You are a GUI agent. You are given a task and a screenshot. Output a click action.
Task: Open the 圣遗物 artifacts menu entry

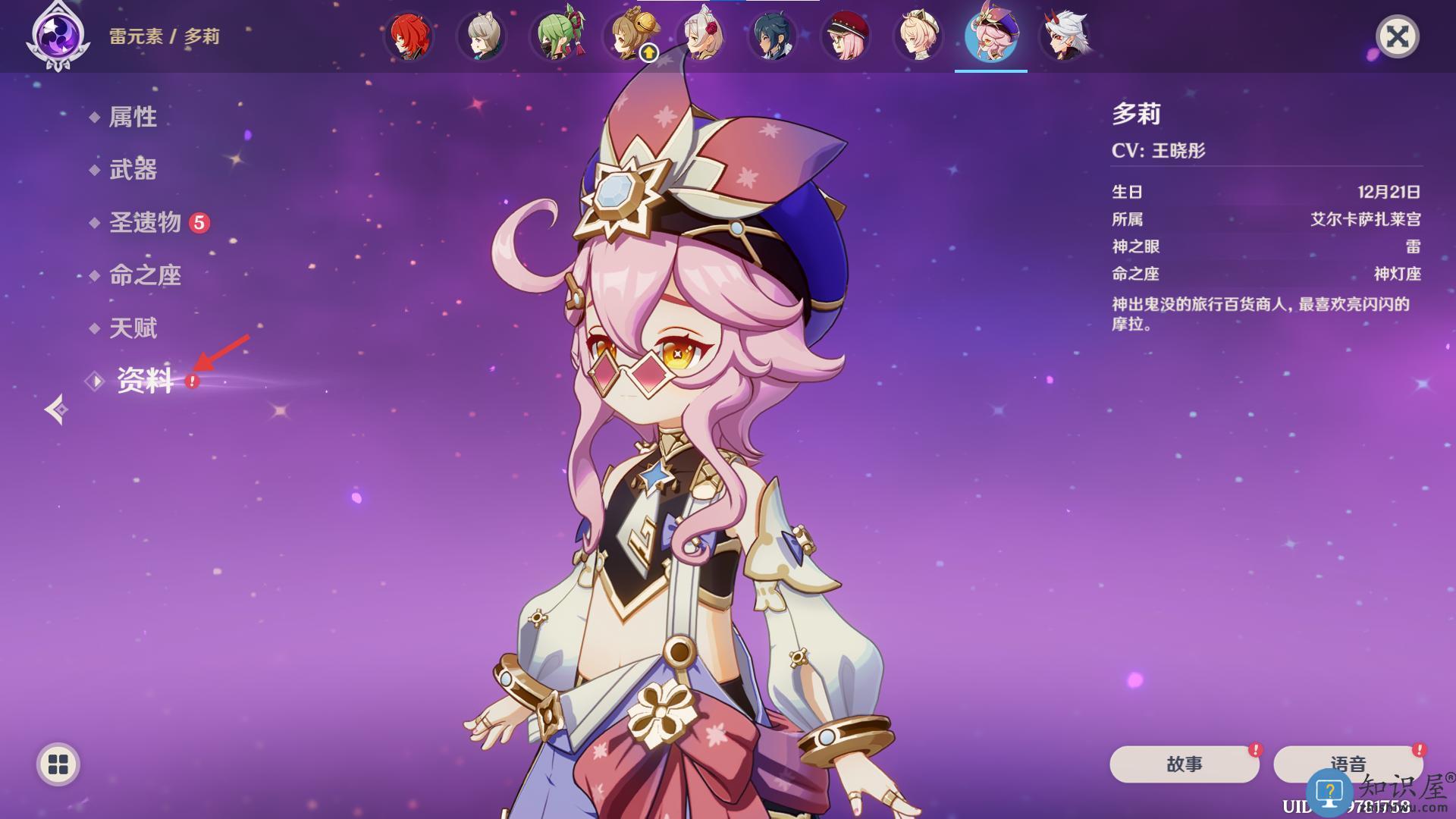tap(145, 222)
